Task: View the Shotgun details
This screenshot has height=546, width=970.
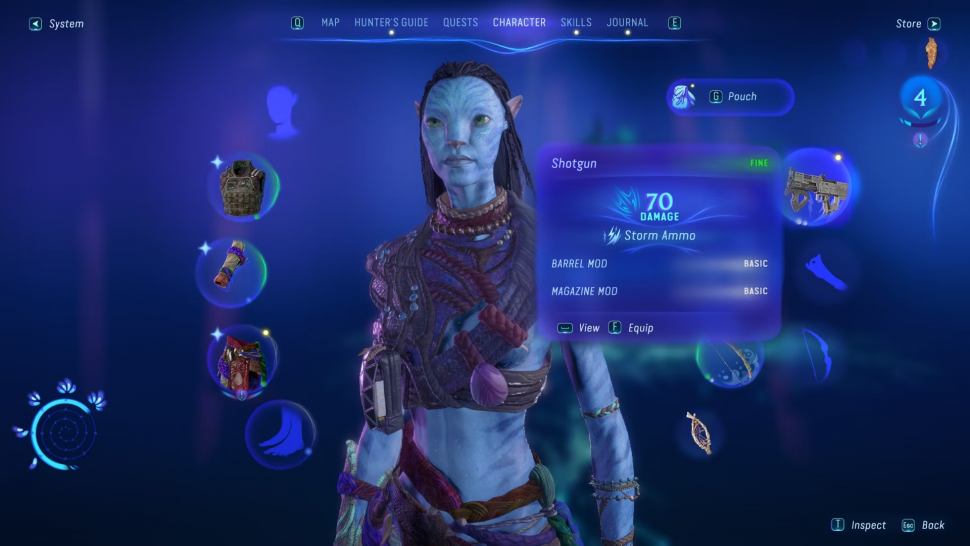Action: pyautogui.click(x=579, y=328)
